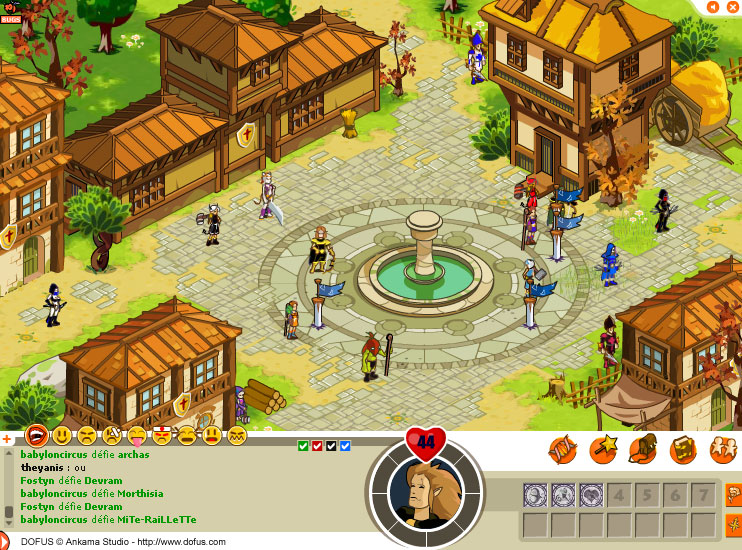Select the shouting open-mouth emote
The height and width of the screenshot is (550, 742).
tap(37, 436)
